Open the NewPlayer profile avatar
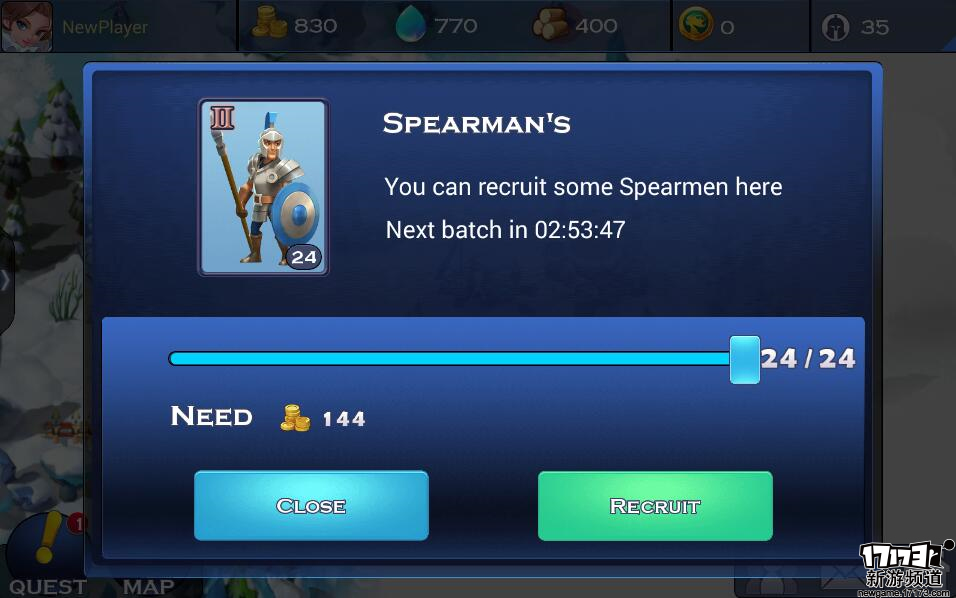 pos(26,26)
